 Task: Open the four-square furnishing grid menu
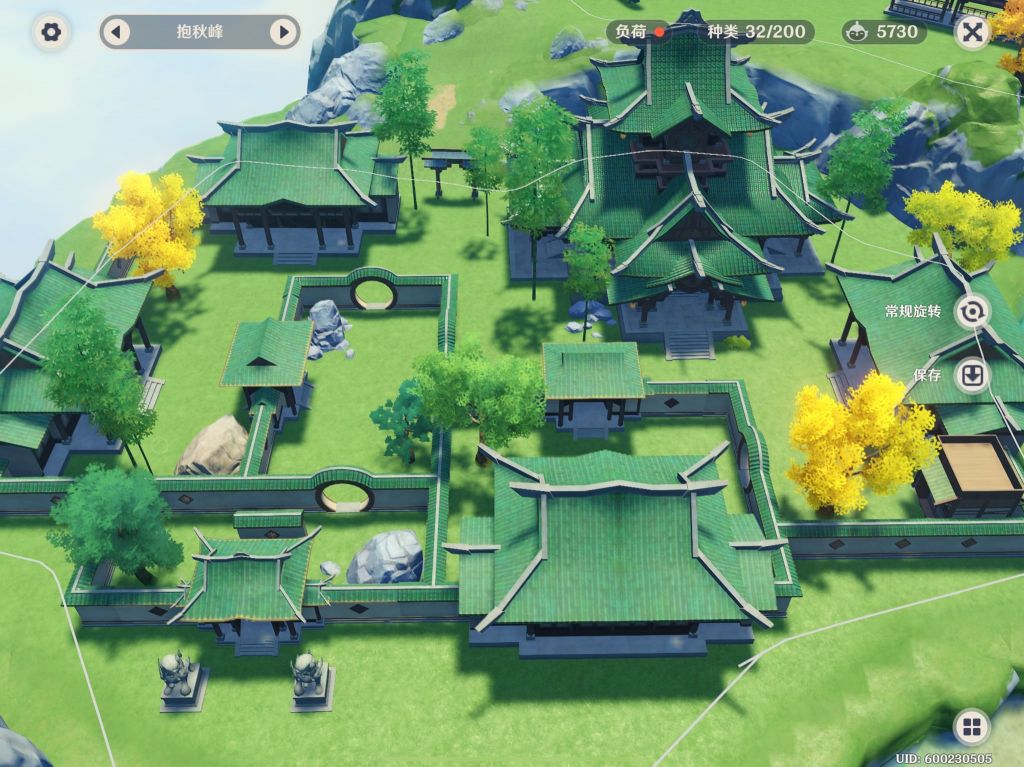971,726
